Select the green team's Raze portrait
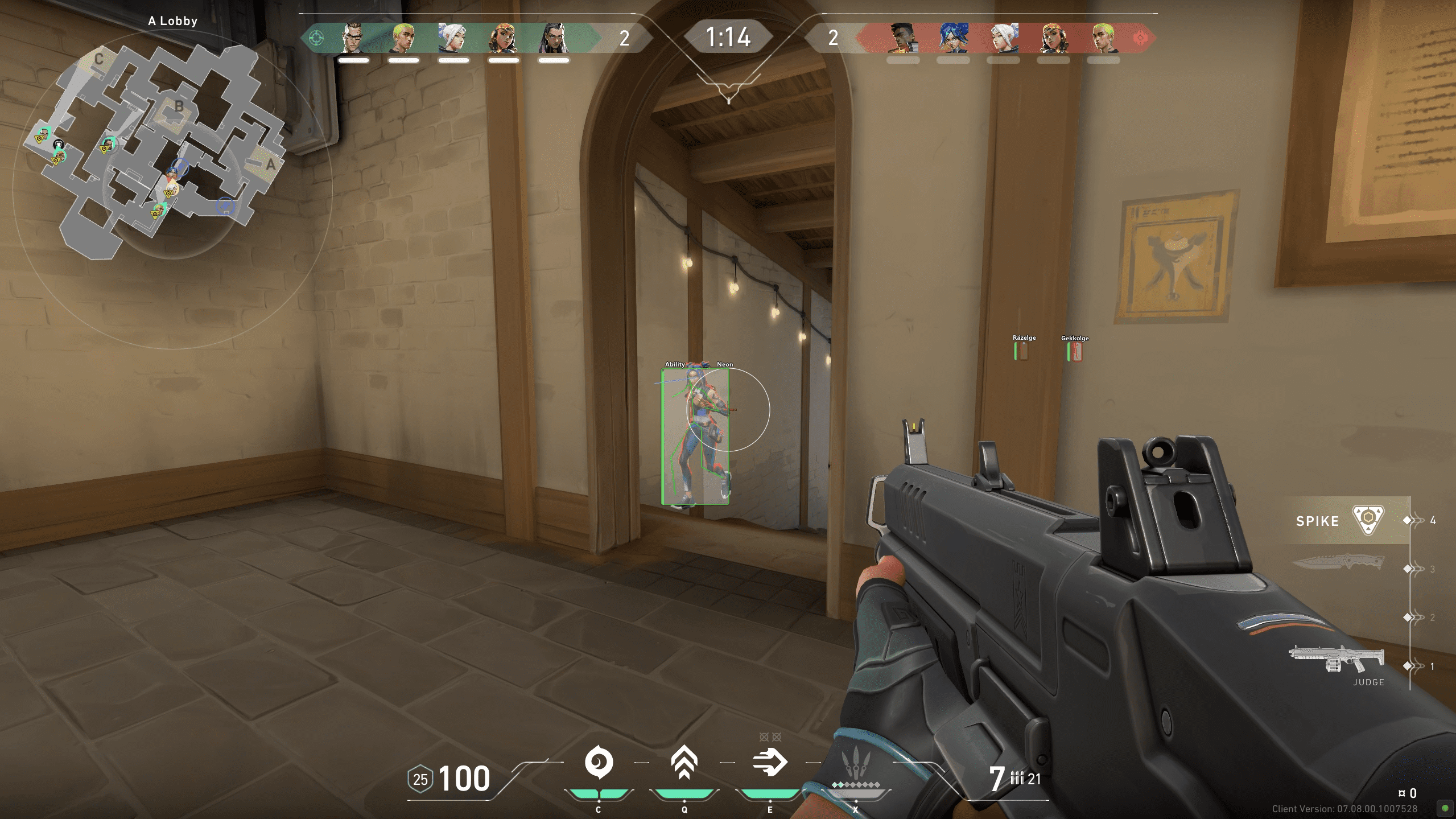The width and height of the screenshot is (1456, 819). pyautogui.click(x=503, y=38)
